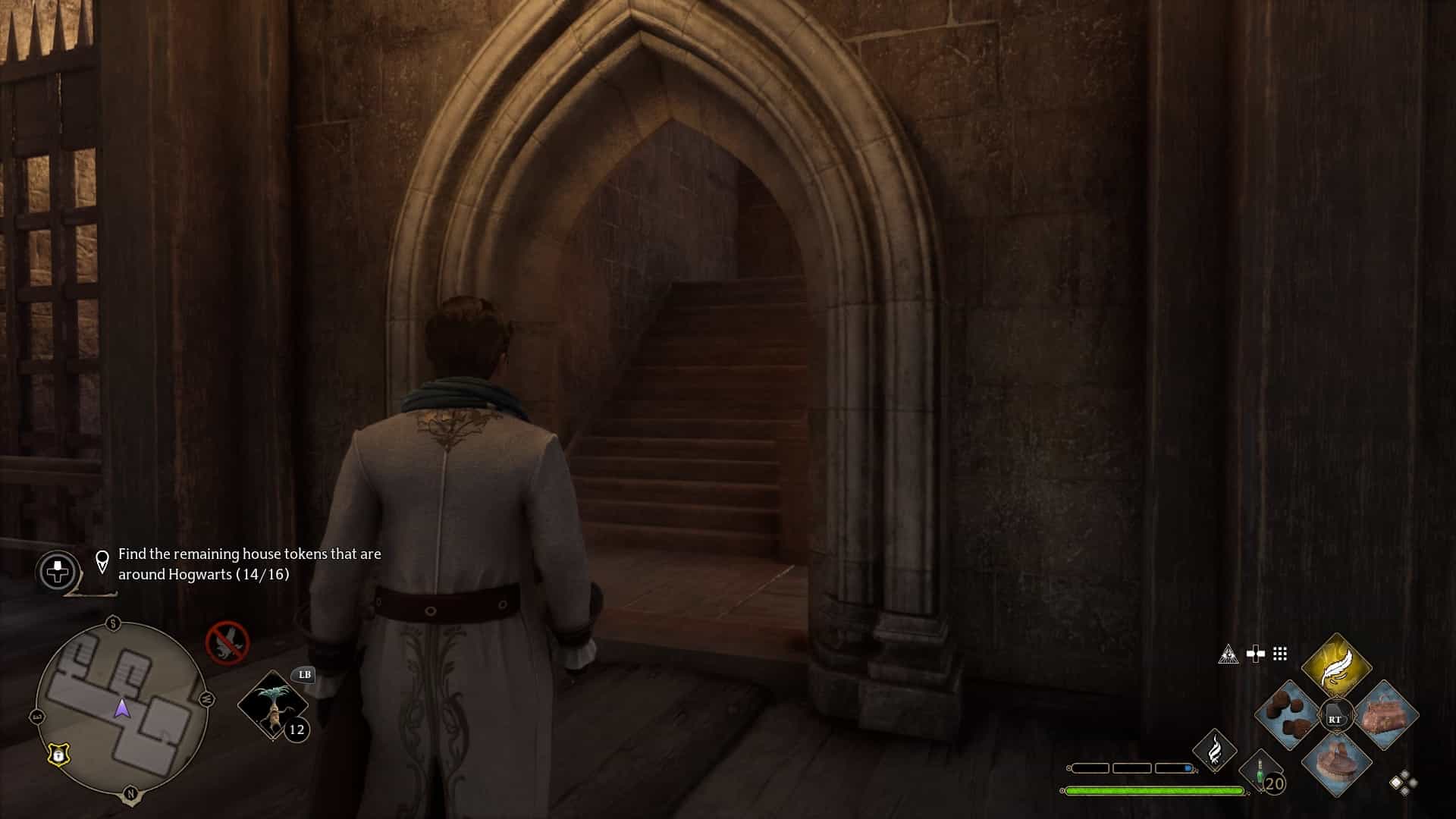Choose the Nab-Sack bag slot

tap(1385, 715)
